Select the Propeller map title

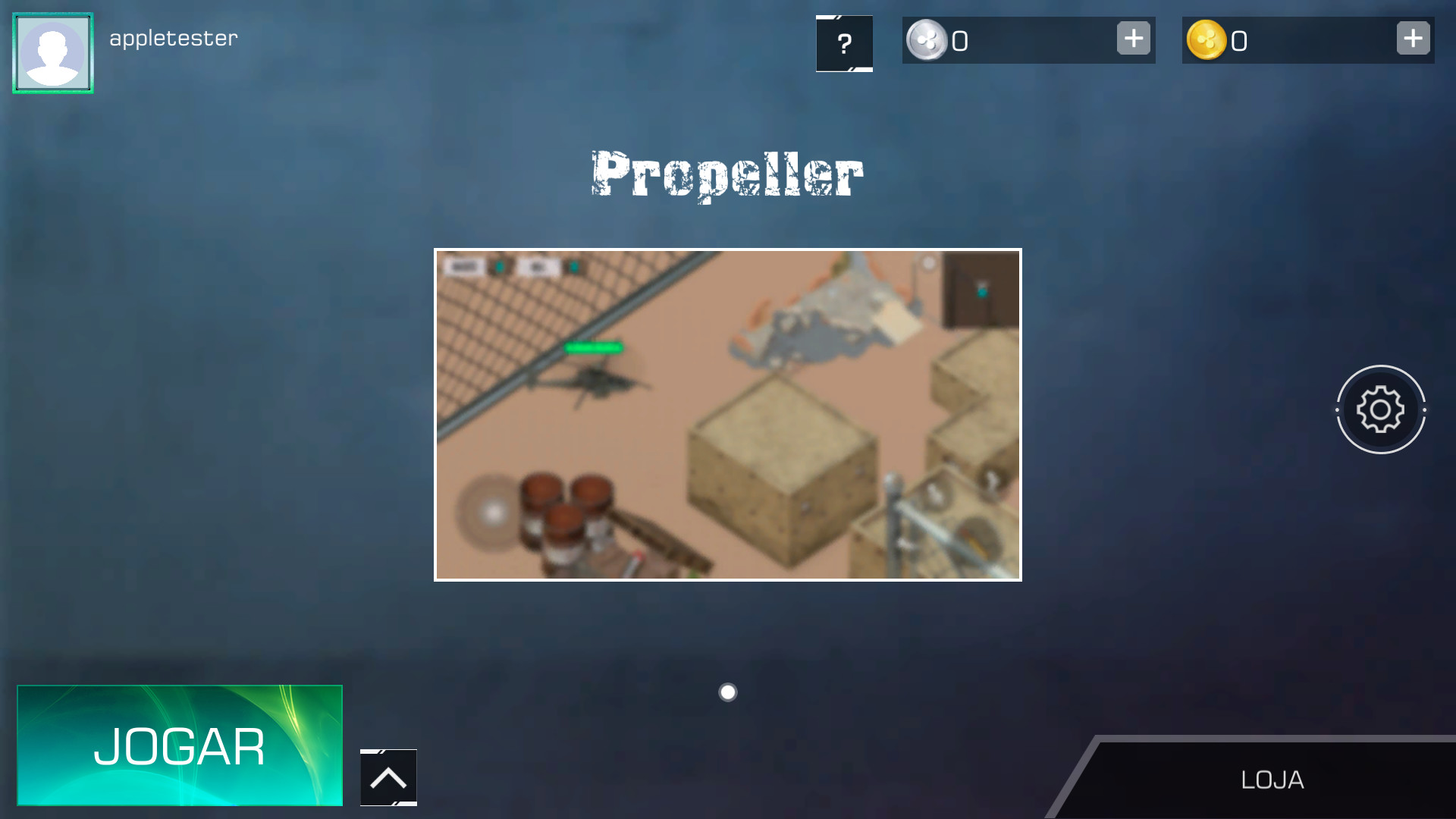(x=726, y=173)
